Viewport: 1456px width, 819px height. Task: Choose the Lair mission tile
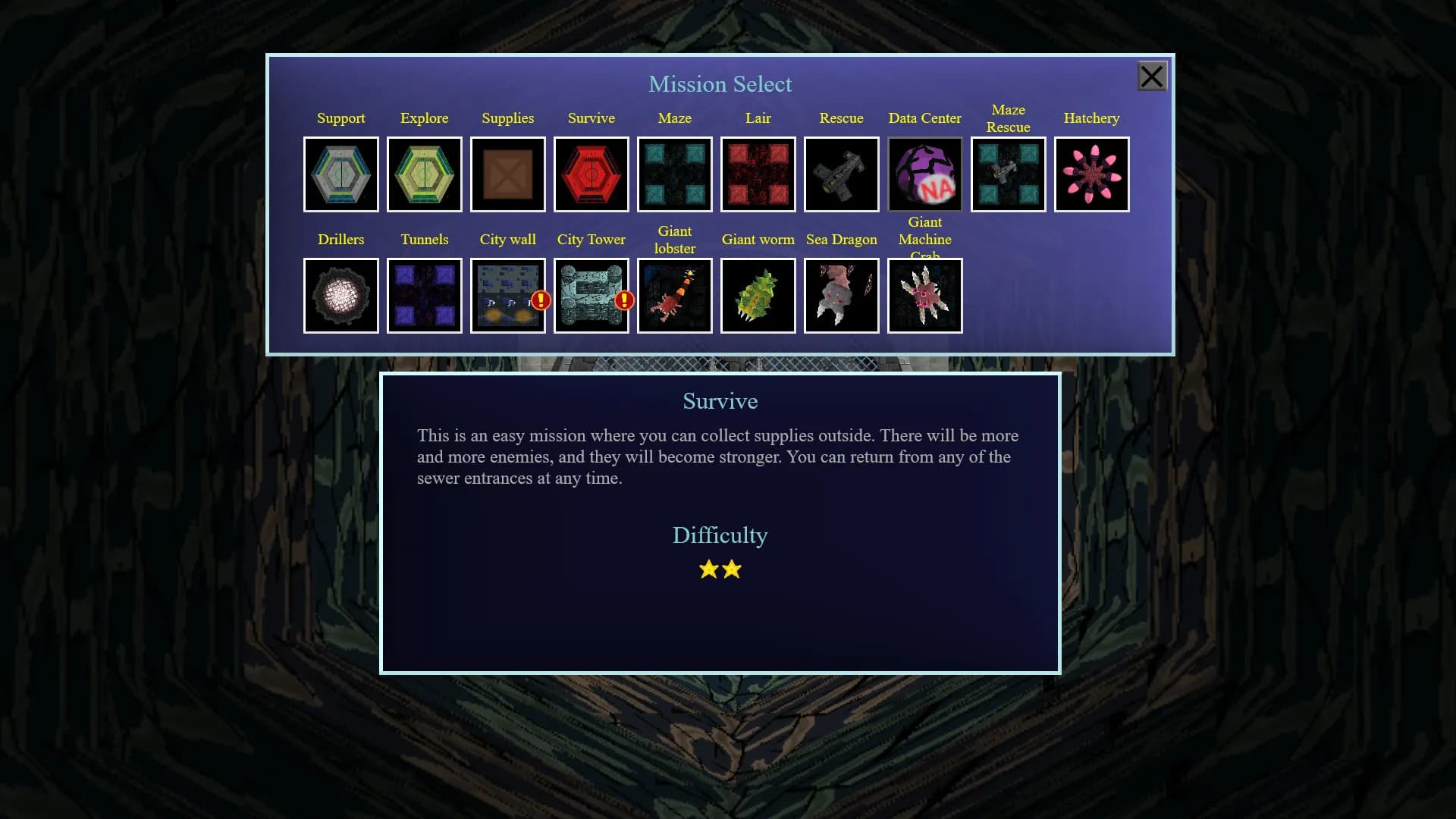[758, 174]
